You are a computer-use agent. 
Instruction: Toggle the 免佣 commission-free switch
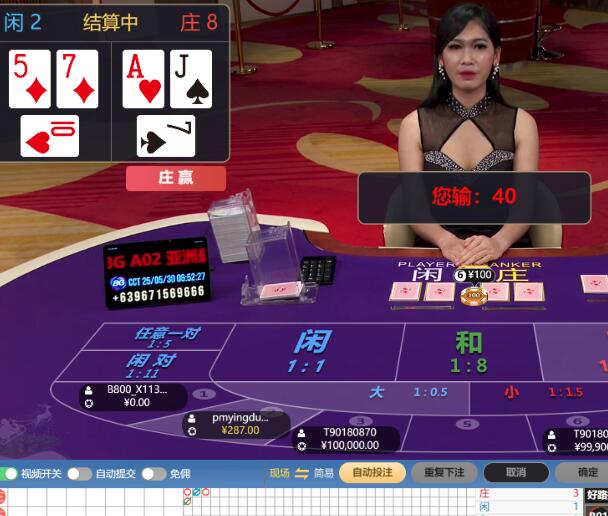(x=153, y=473)
